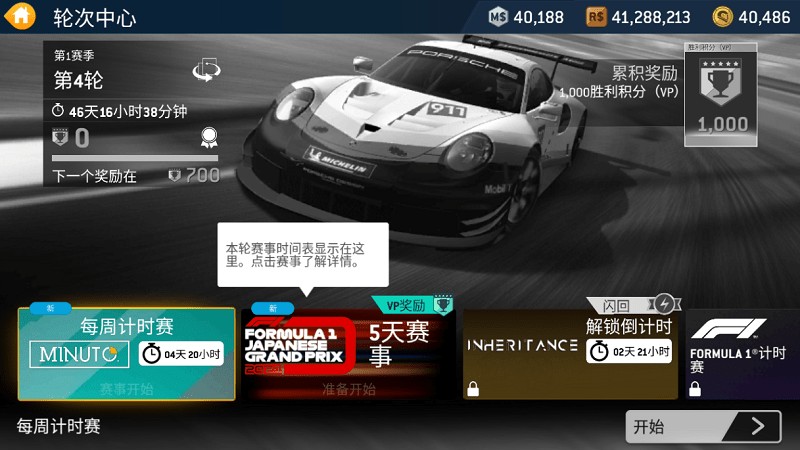The width and height of the screenshot is (800, 450).
Task: Select the 每周计时赛 MINUTO event card
Action: [x=127, y=354]
